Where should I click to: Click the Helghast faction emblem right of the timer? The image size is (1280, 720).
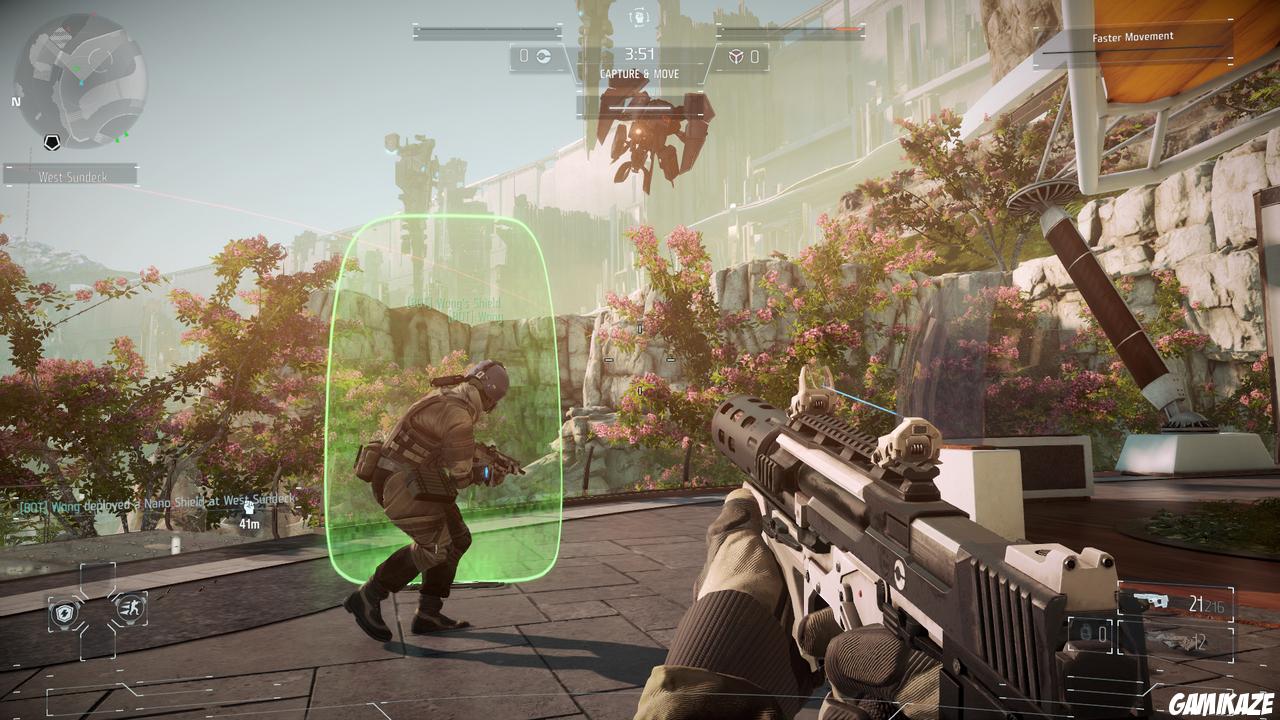pos(737,57)
